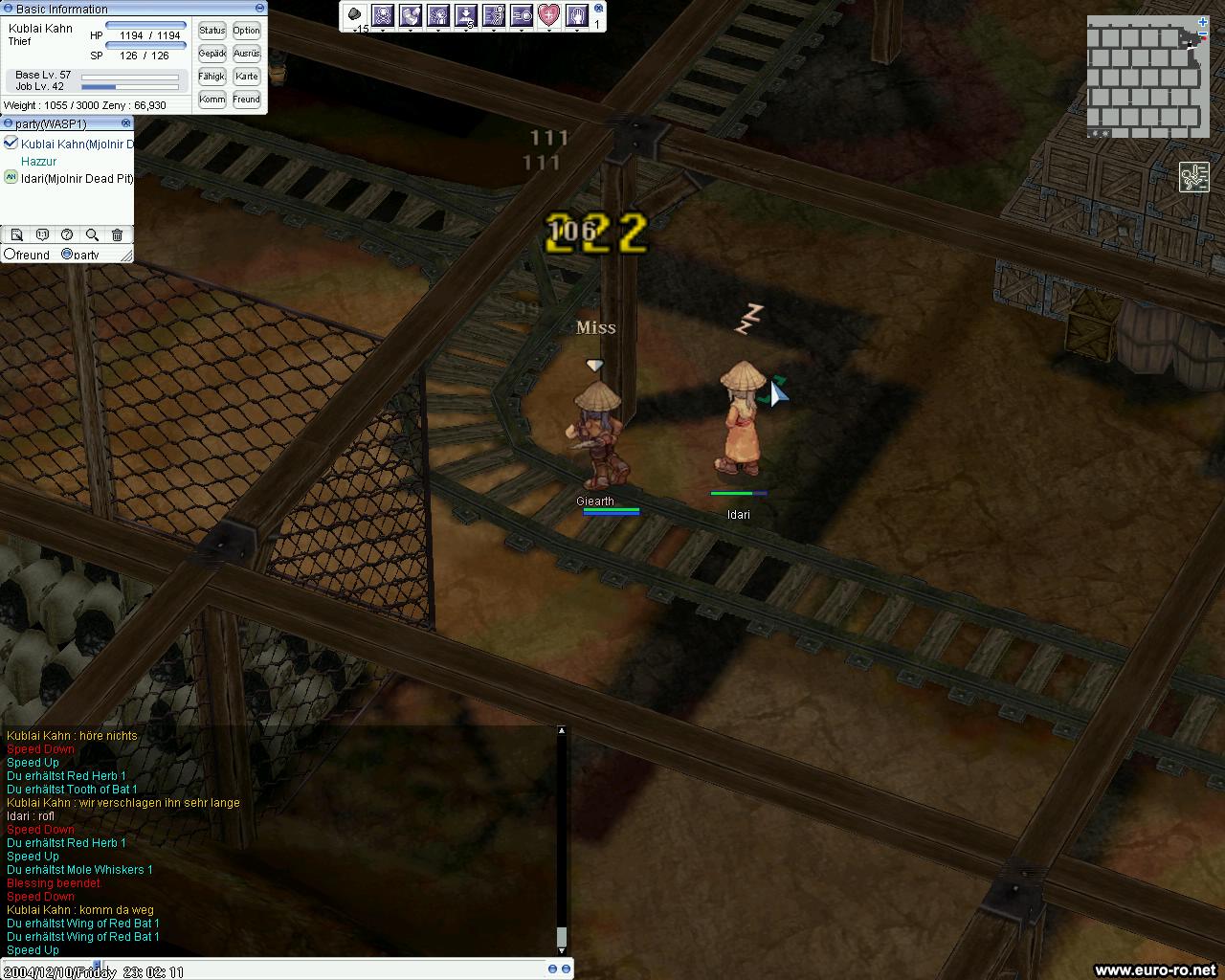Click the Komm button

tap(212, 100)
